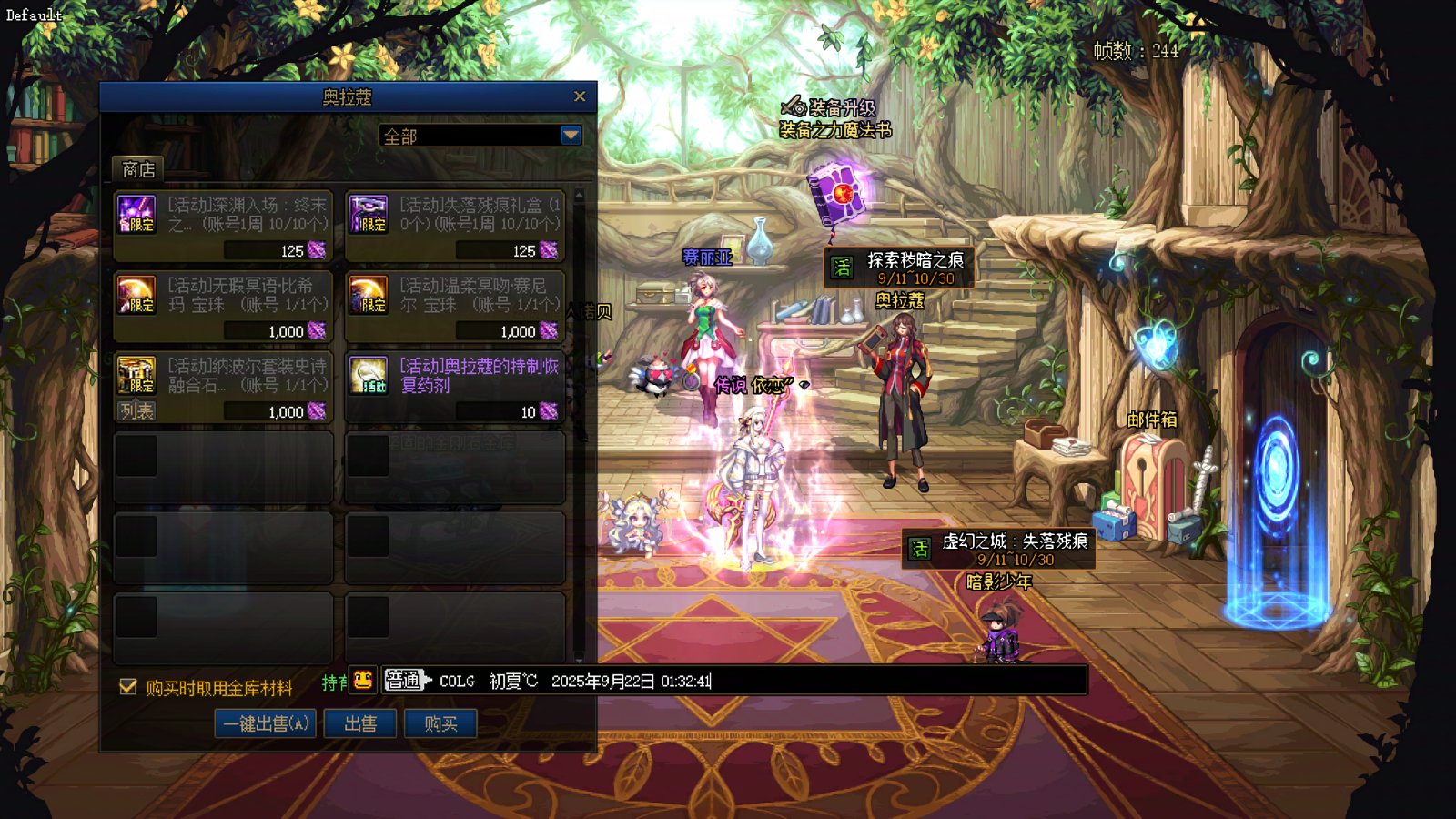
Task: Click the 普通 chat channel selector
Action: (x=404, y=680)
